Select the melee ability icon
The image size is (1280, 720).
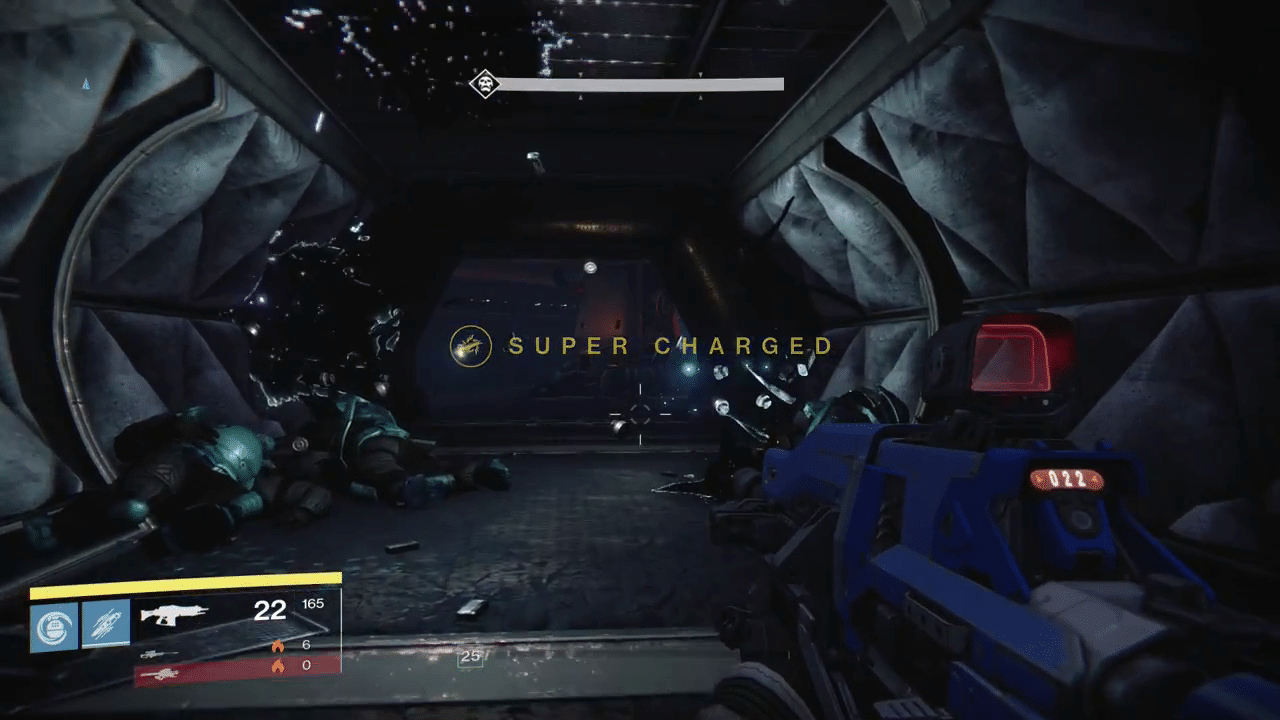(x=106, y=625)
